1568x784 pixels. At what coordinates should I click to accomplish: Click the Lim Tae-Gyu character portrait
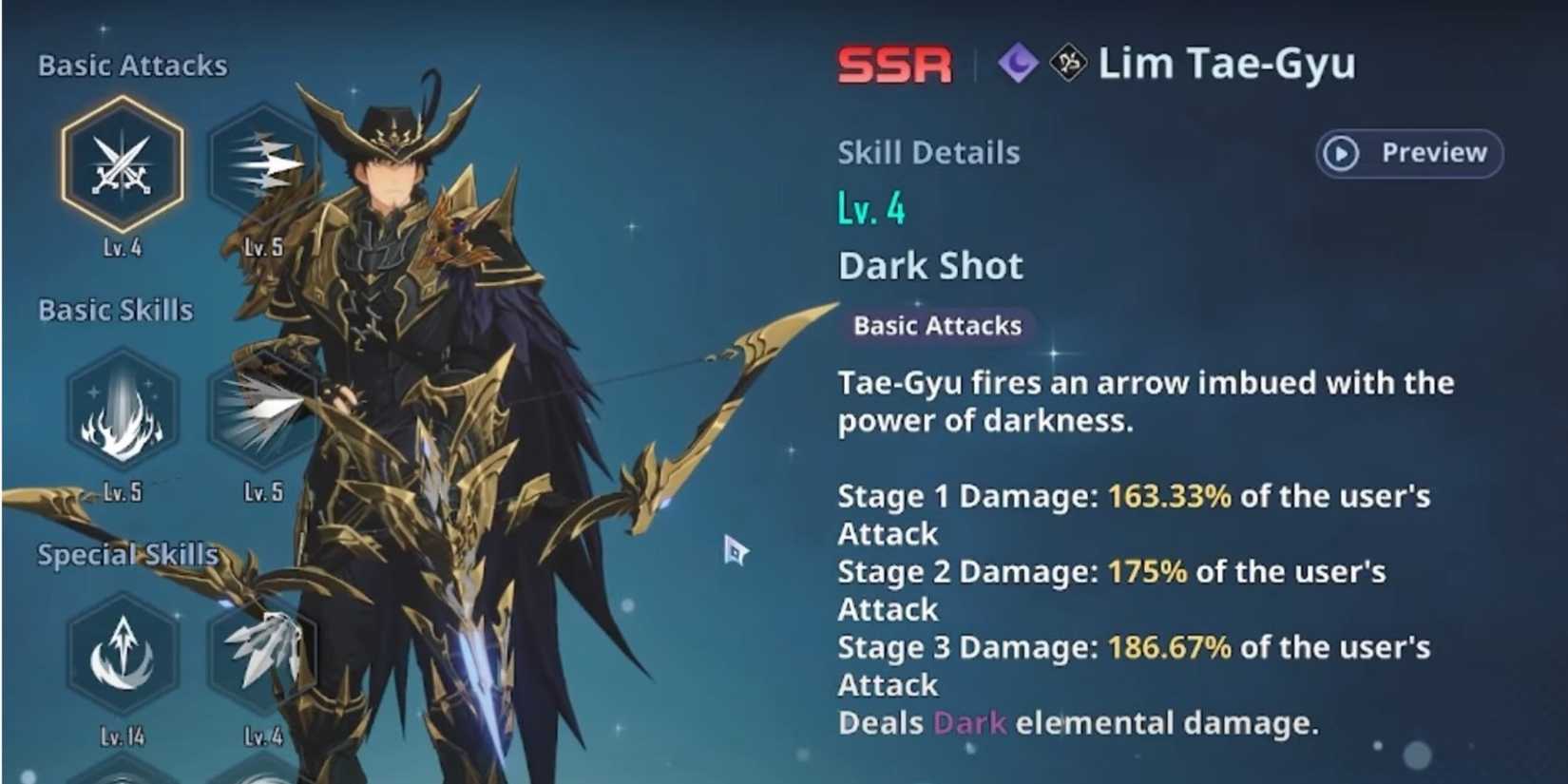click(x=409, y=380)
